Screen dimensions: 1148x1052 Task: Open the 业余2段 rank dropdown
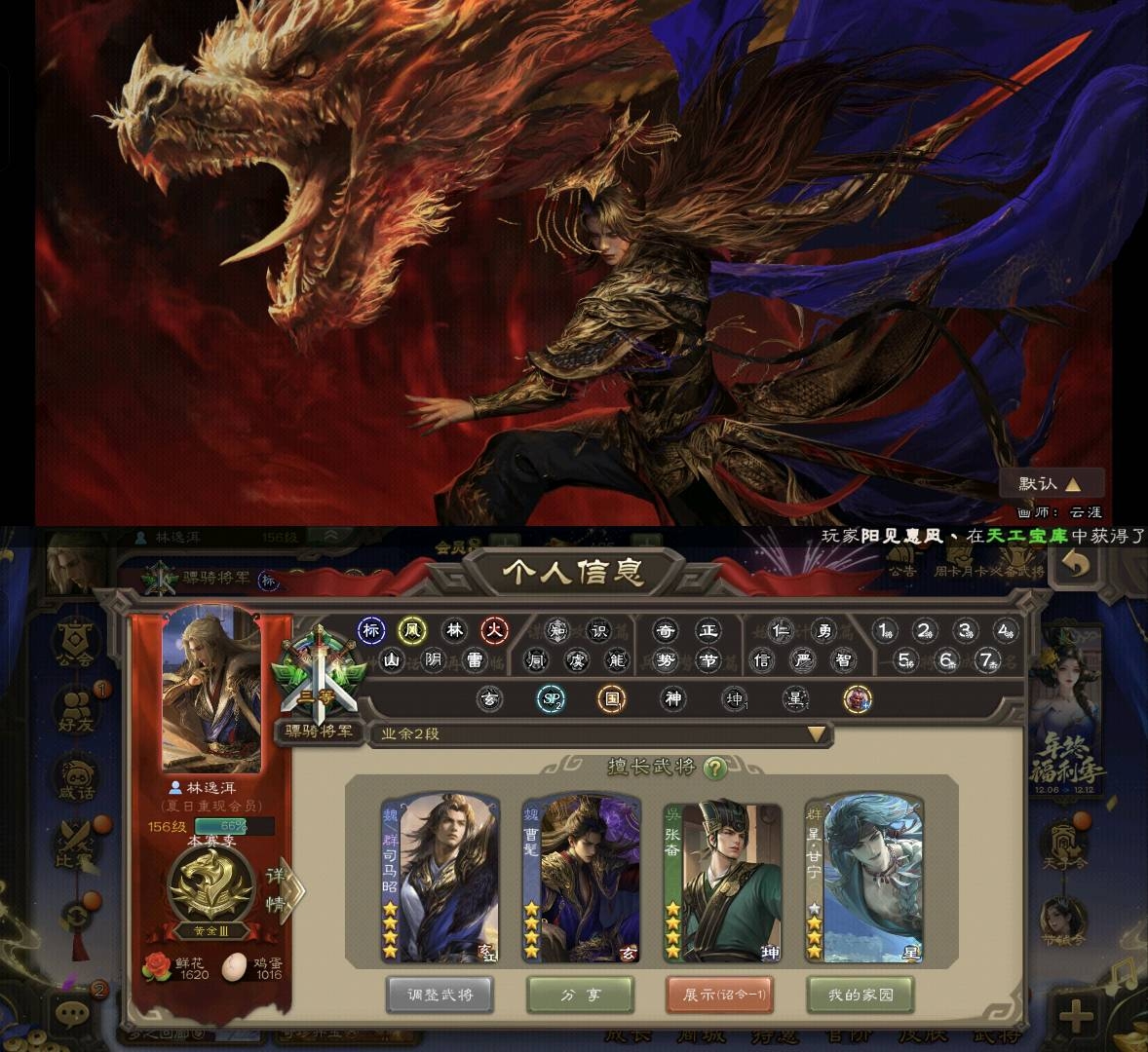point(817,734)
